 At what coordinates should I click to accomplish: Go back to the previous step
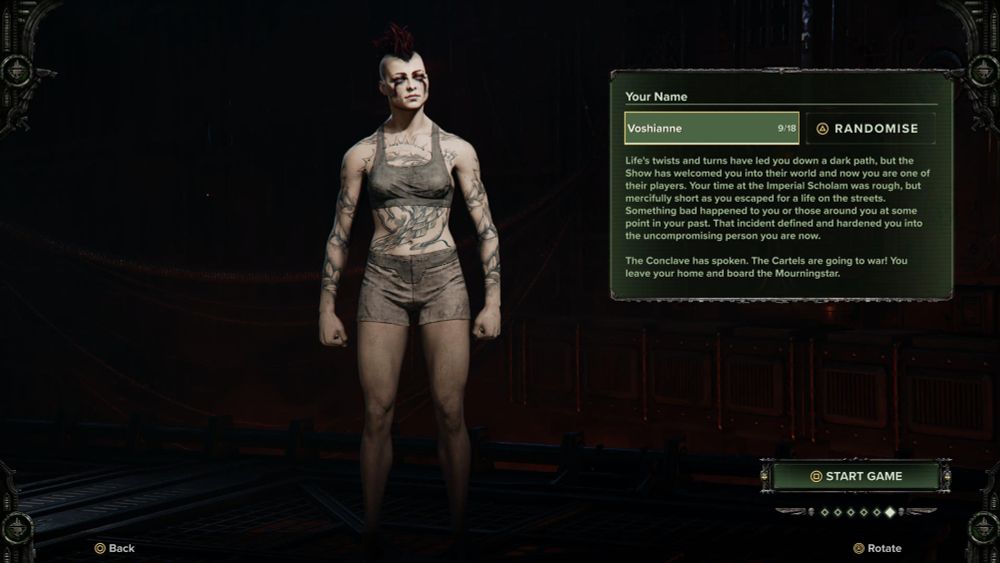(115, 548)
